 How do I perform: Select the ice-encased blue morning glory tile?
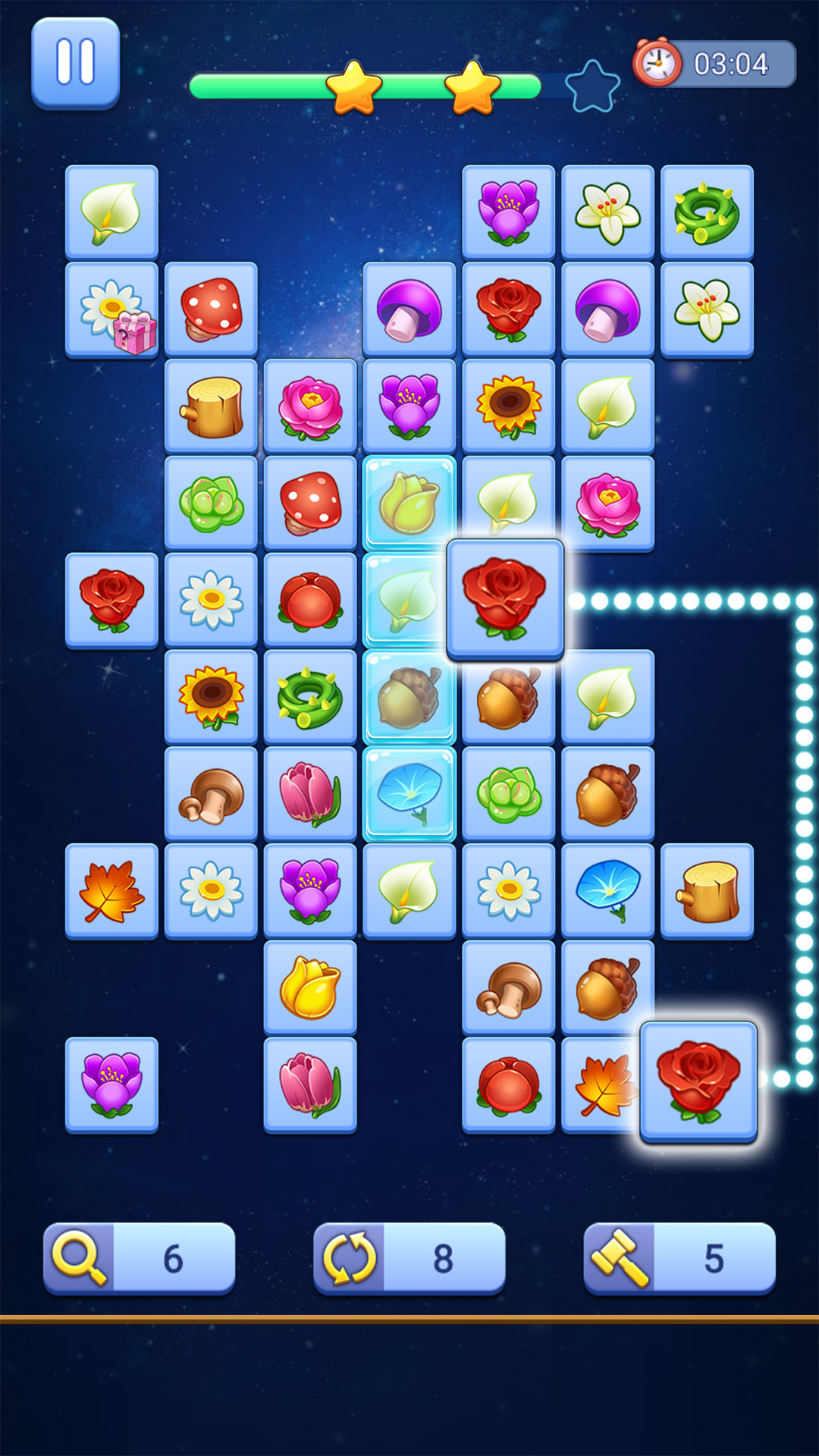(409, 794)
